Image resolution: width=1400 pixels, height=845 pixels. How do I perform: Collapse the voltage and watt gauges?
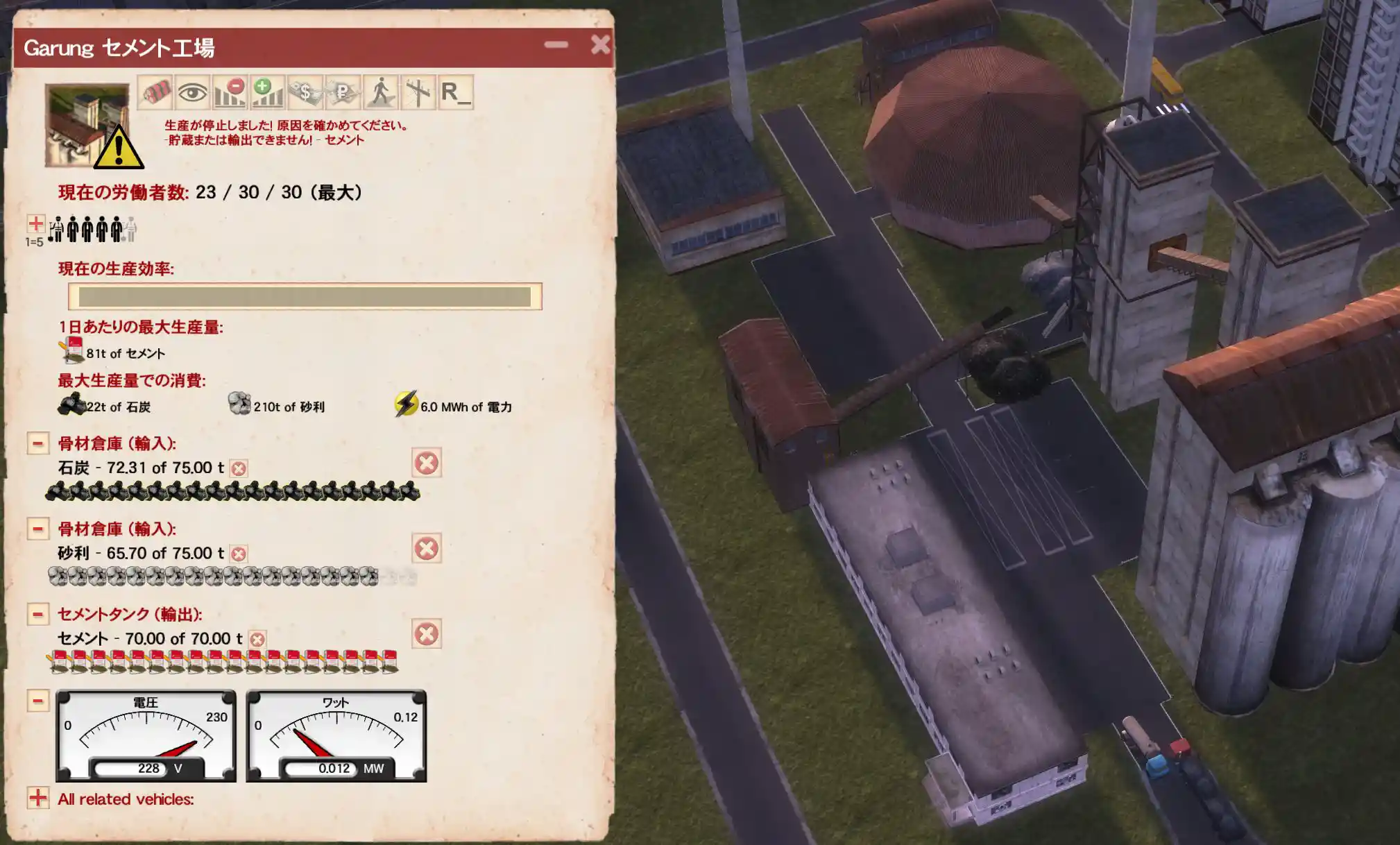(x=38, y=701)
